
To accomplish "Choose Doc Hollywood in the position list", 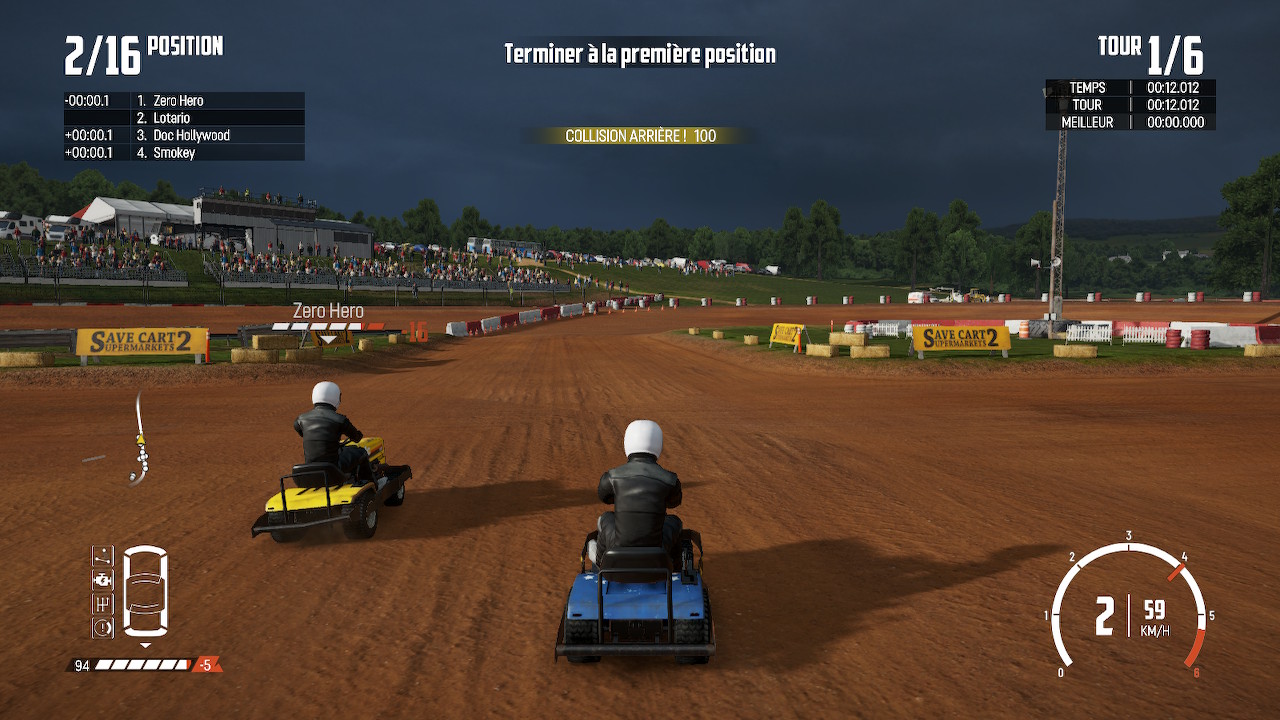I will (191, 135).
